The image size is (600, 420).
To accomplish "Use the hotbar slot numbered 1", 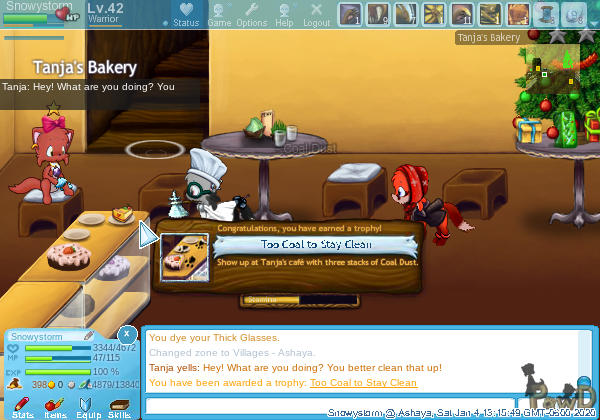I will coord(350,14).
